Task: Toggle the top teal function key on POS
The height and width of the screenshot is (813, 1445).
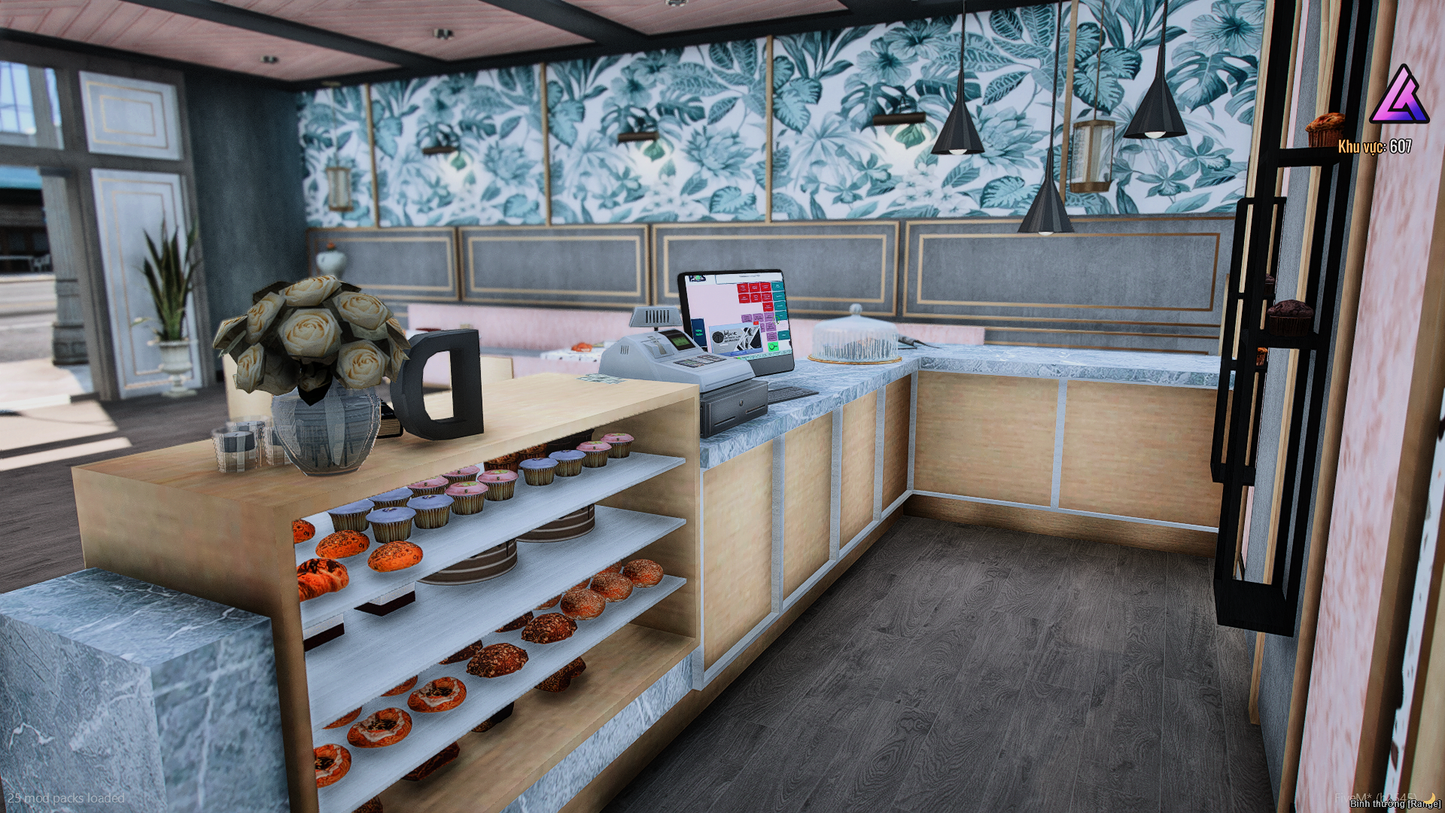Action: click(777, 287)
